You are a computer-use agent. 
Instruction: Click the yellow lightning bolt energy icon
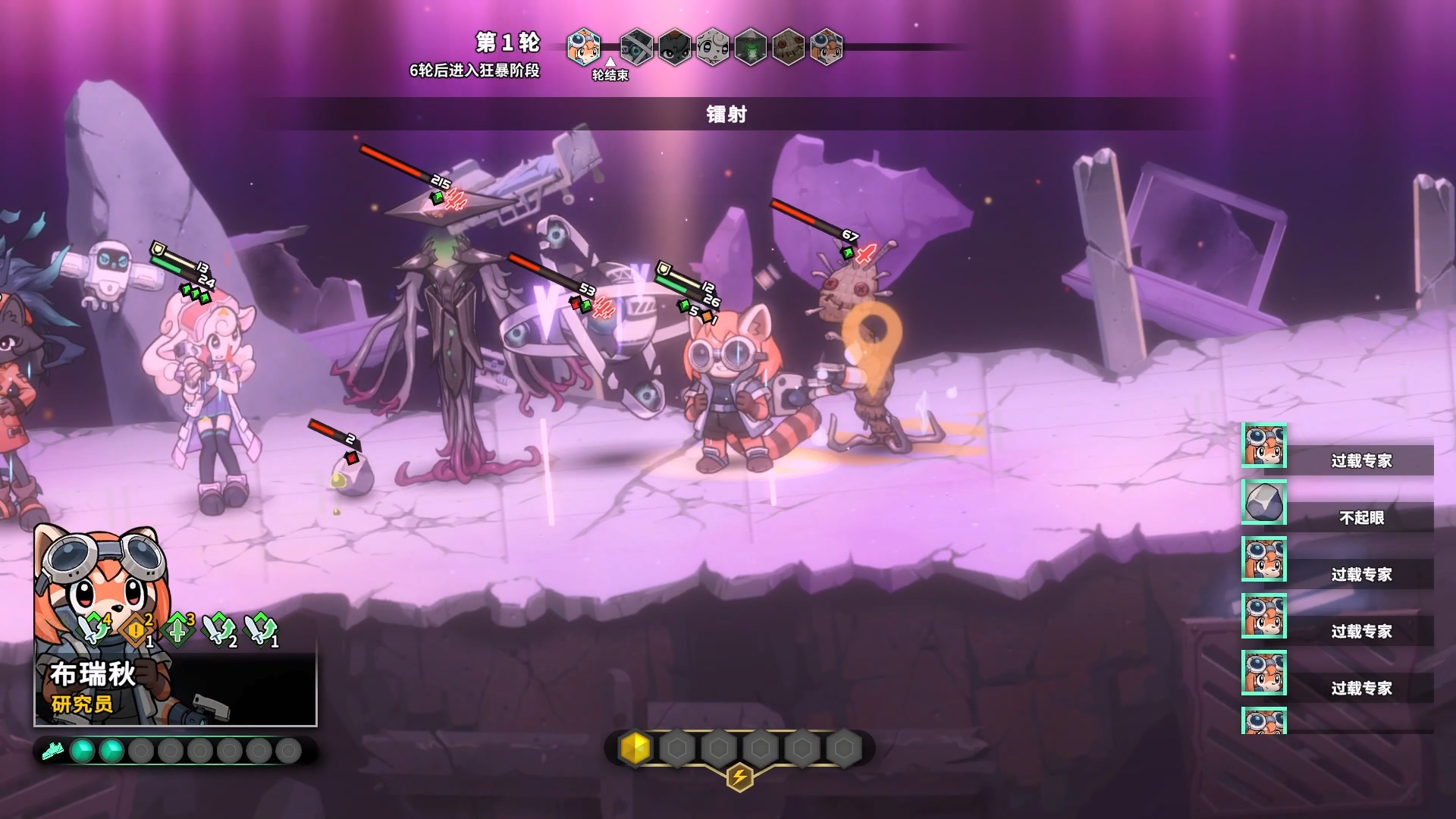click(x=739, y=777)
